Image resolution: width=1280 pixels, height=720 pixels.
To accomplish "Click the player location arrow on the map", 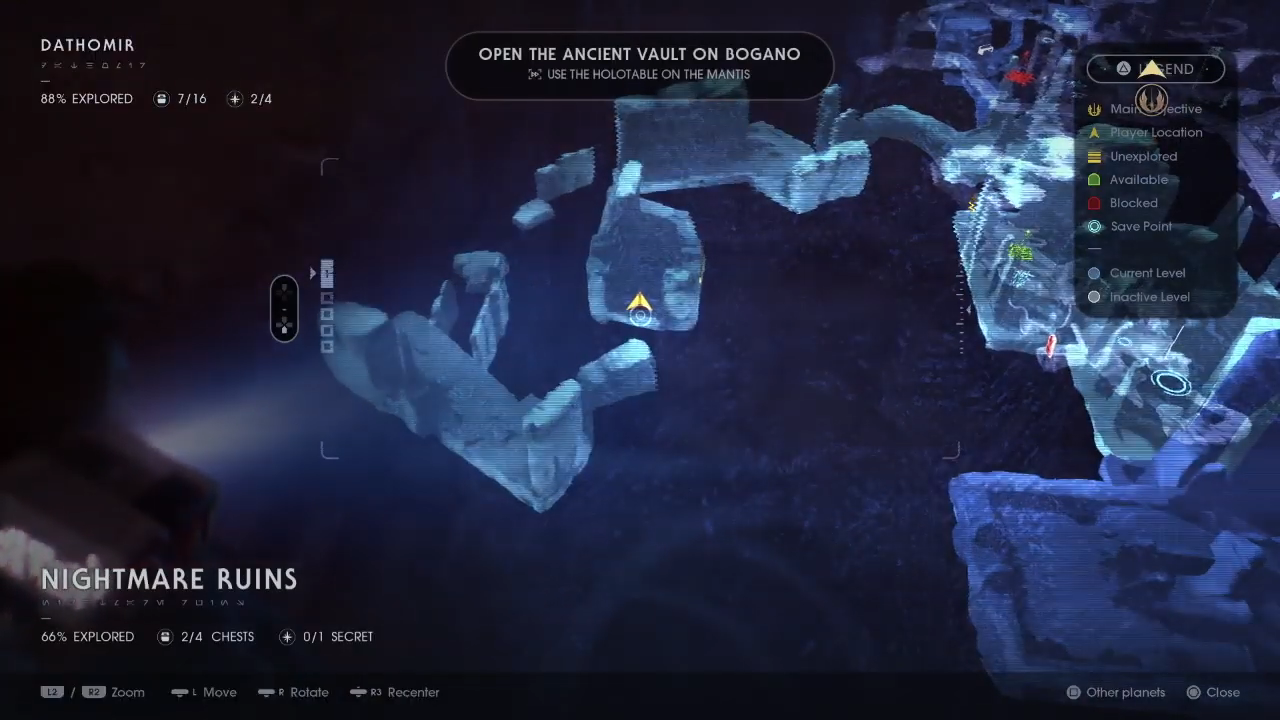I will (x=640, y=303).
